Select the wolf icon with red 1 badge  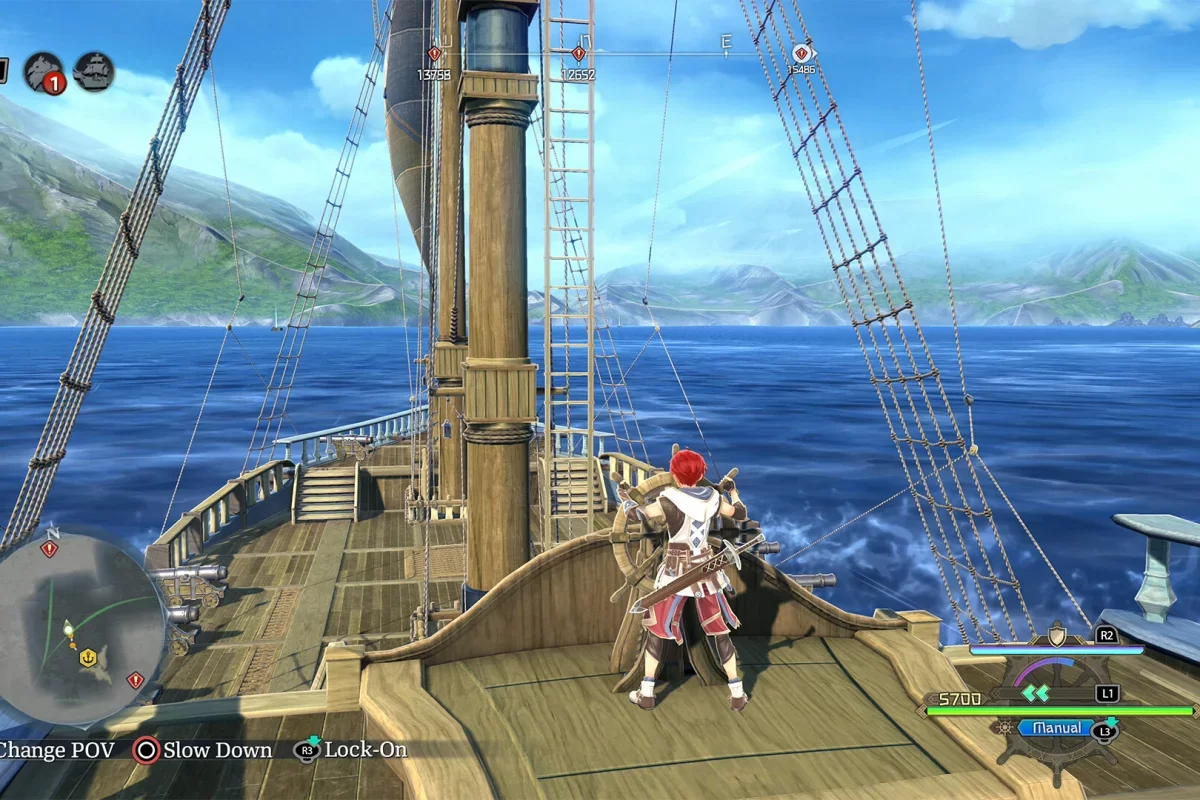44,72
